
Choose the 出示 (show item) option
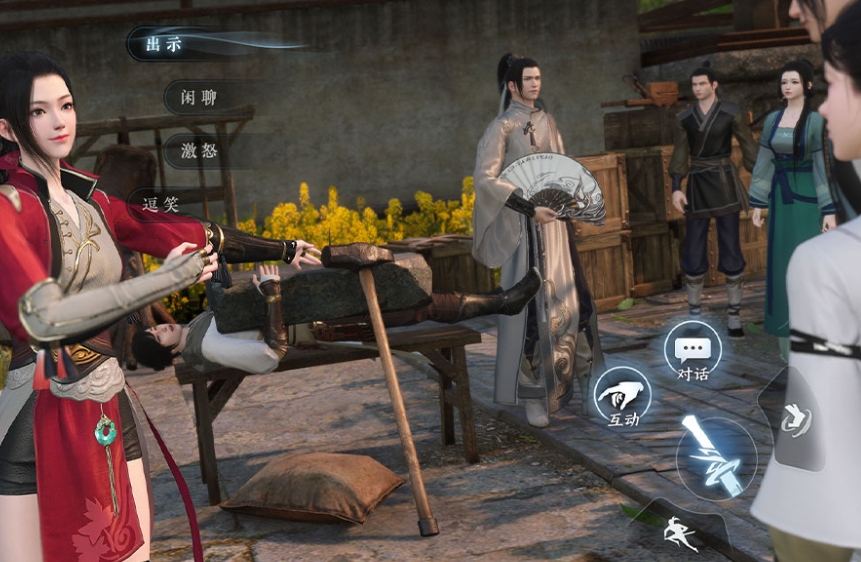165,44
